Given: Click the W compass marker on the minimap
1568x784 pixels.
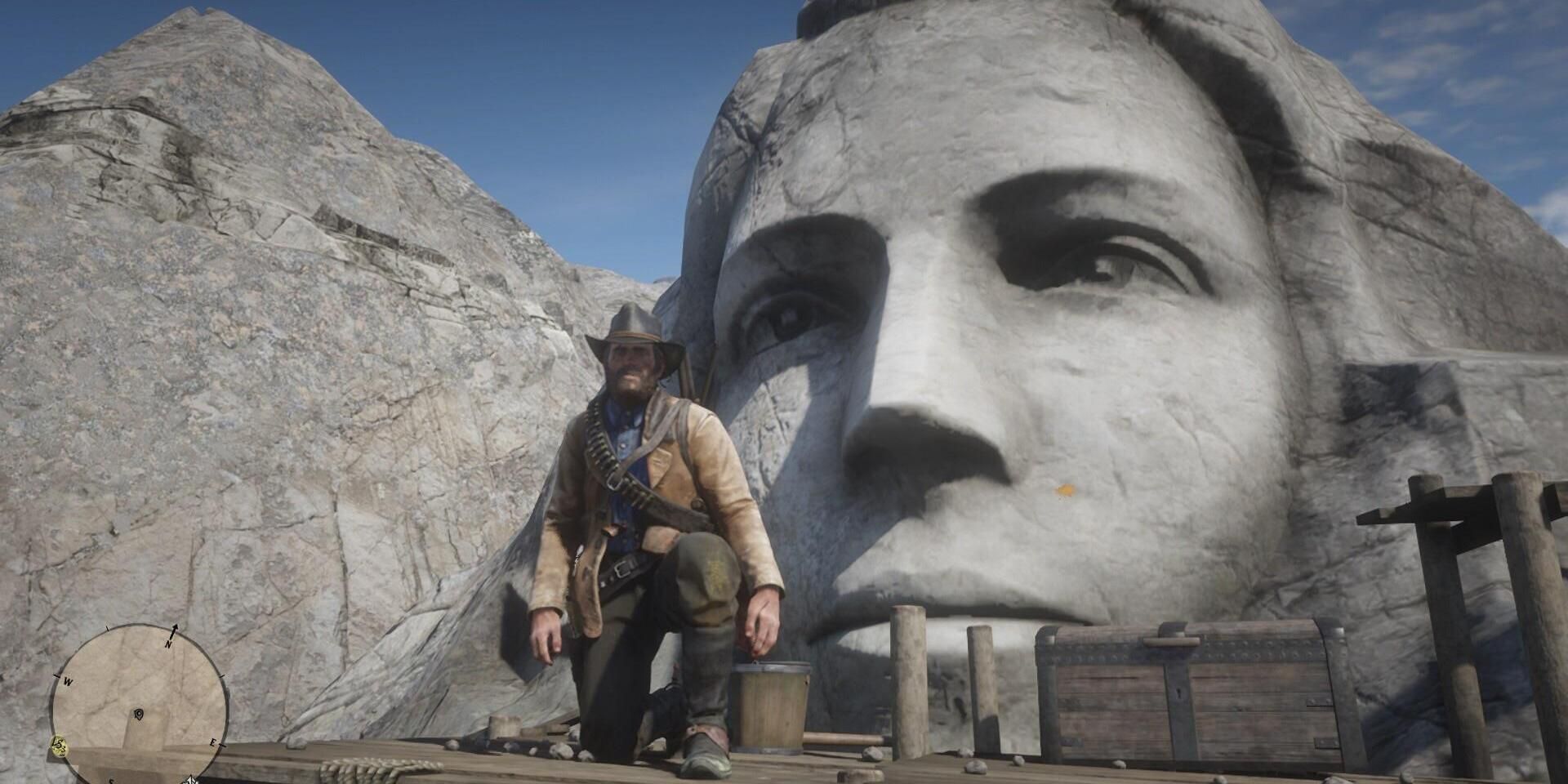Looking at the screenshot, I should point(68,682).
